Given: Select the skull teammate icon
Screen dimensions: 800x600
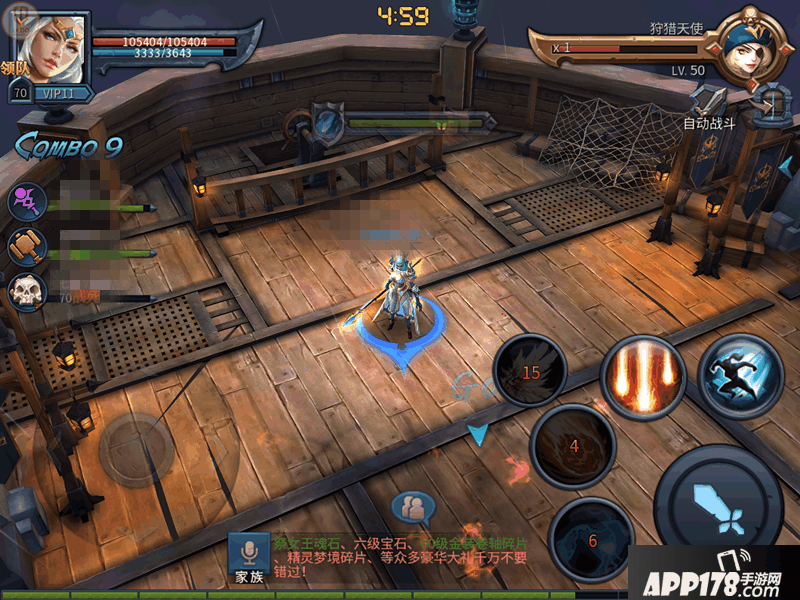Looking at the screenshot, I should [x=25, y=293].
